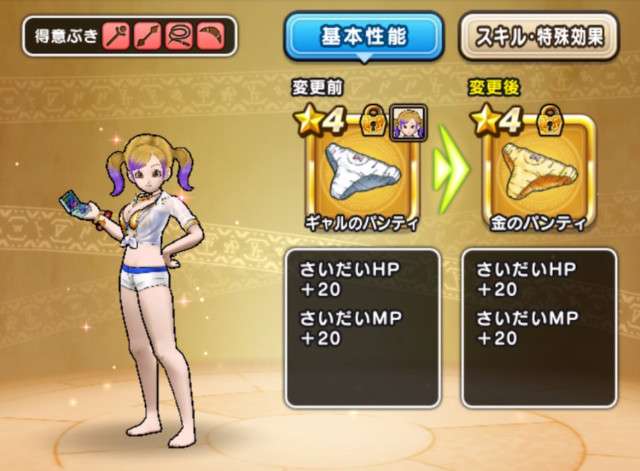Viewport: 640px width, 471px height.
Task: Click the character portrait badge above ギャルのパンティ
Action: (407, 121)
